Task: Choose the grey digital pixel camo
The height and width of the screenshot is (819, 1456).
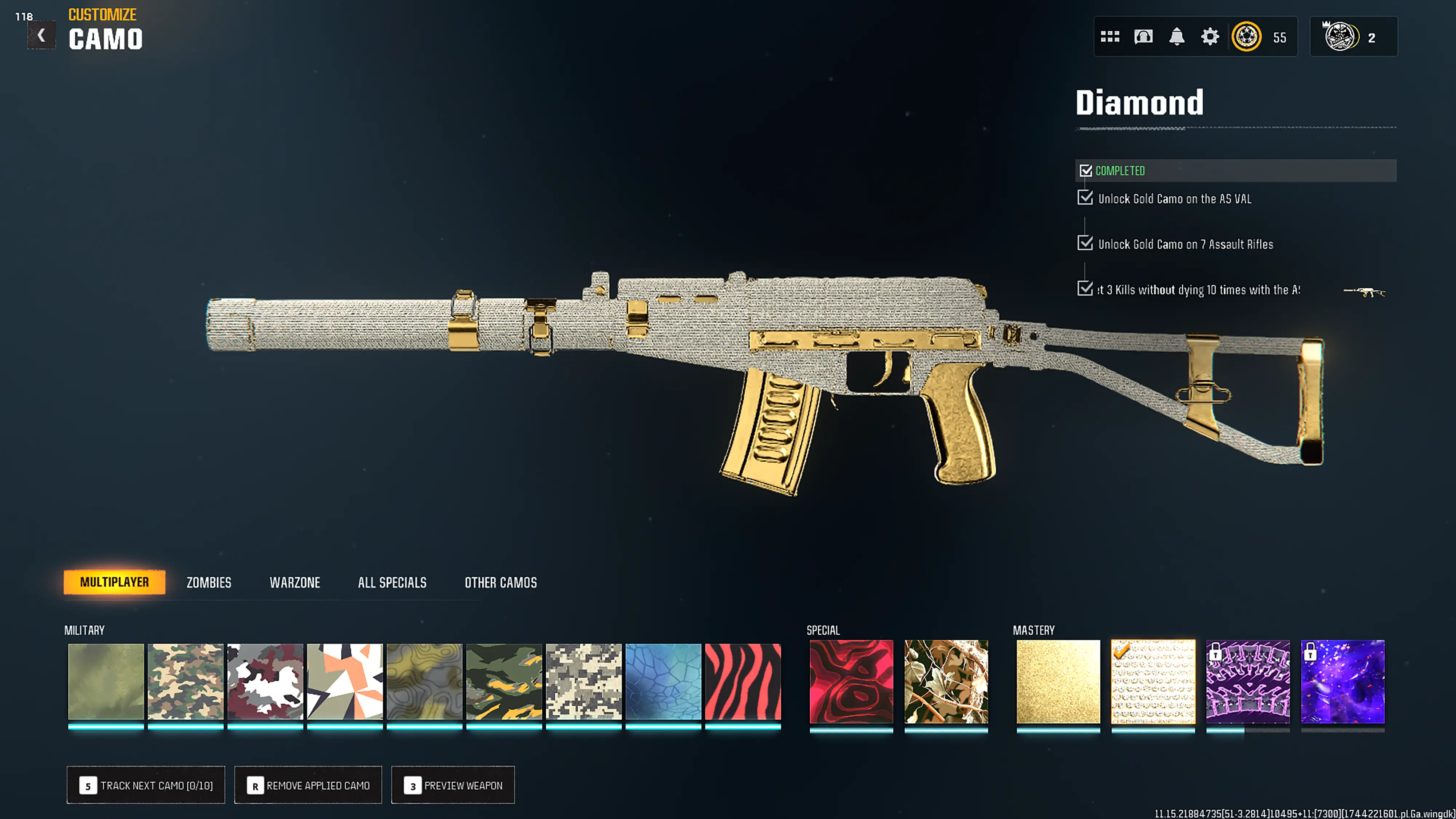Action: point(583,681)
